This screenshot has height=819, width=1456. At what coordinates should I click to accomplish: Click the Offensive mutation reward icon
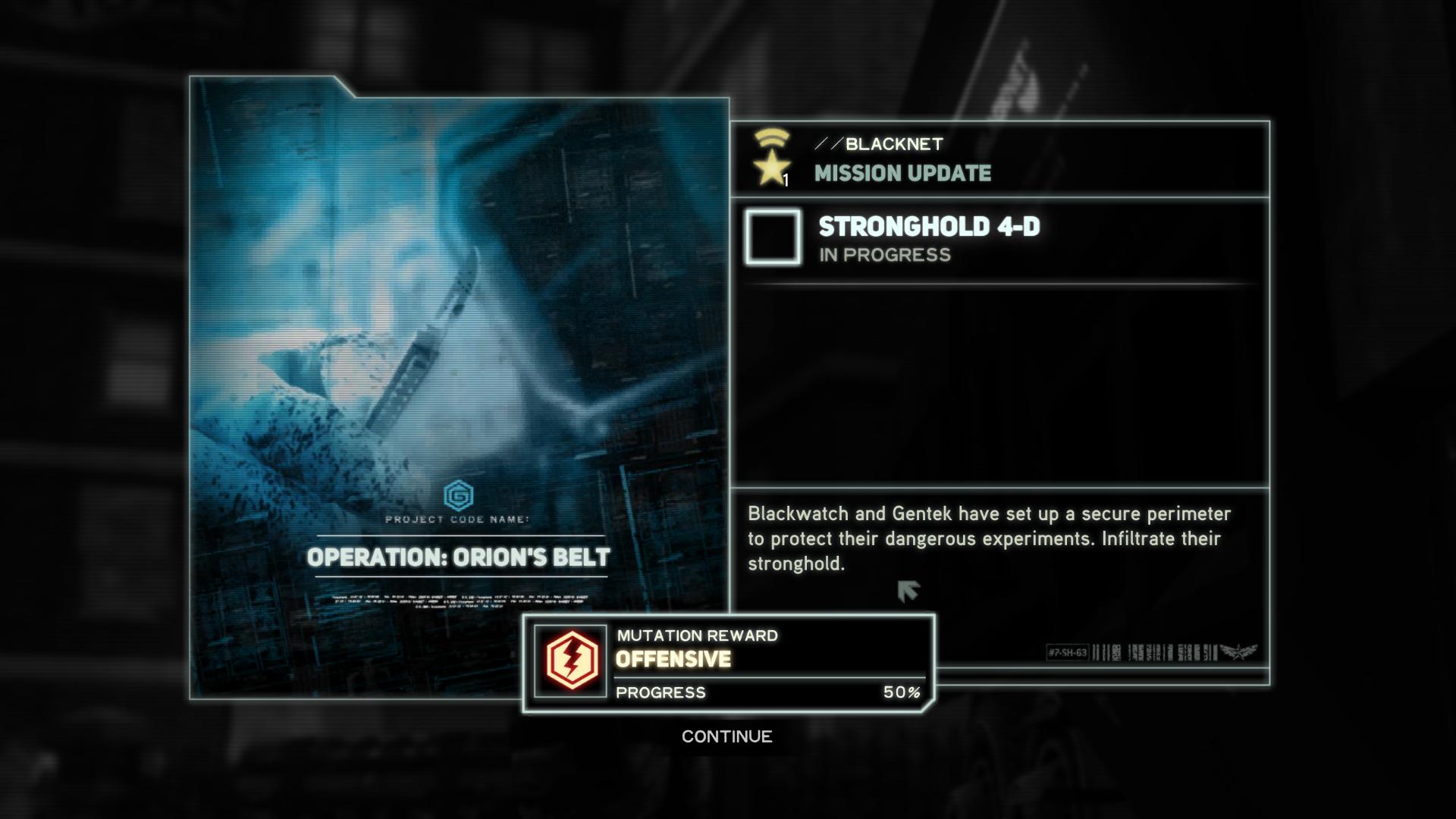[571, 661]
